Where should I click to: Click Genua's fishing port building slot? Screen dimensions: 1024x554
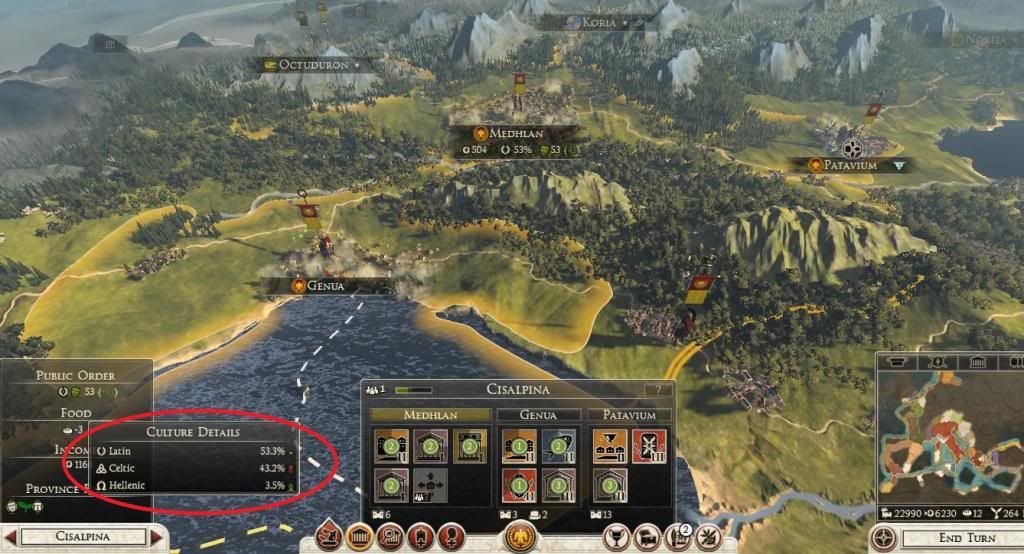tap(559, 446)
